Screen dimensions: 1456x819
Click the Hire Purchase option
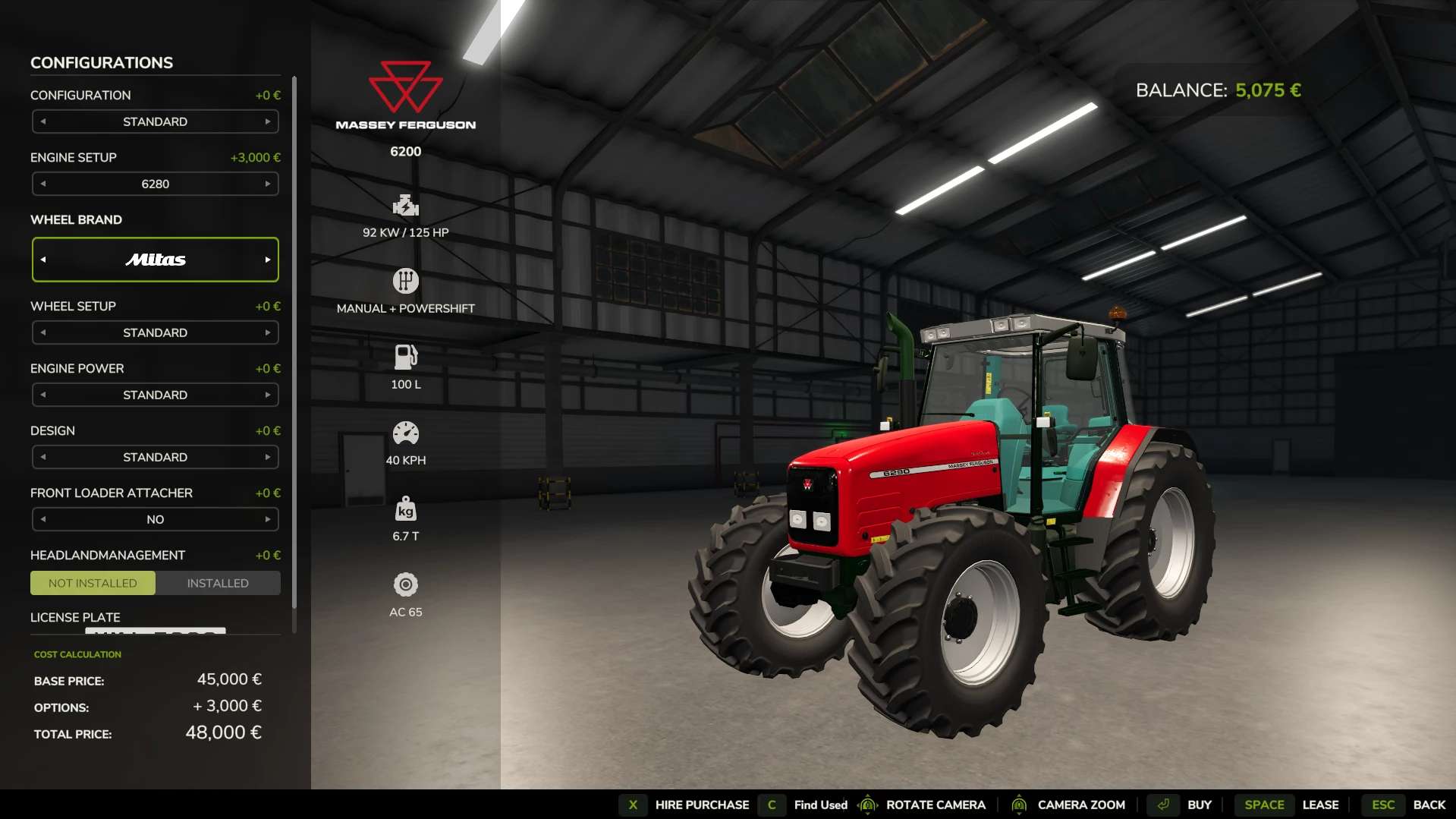pos(701,805)
